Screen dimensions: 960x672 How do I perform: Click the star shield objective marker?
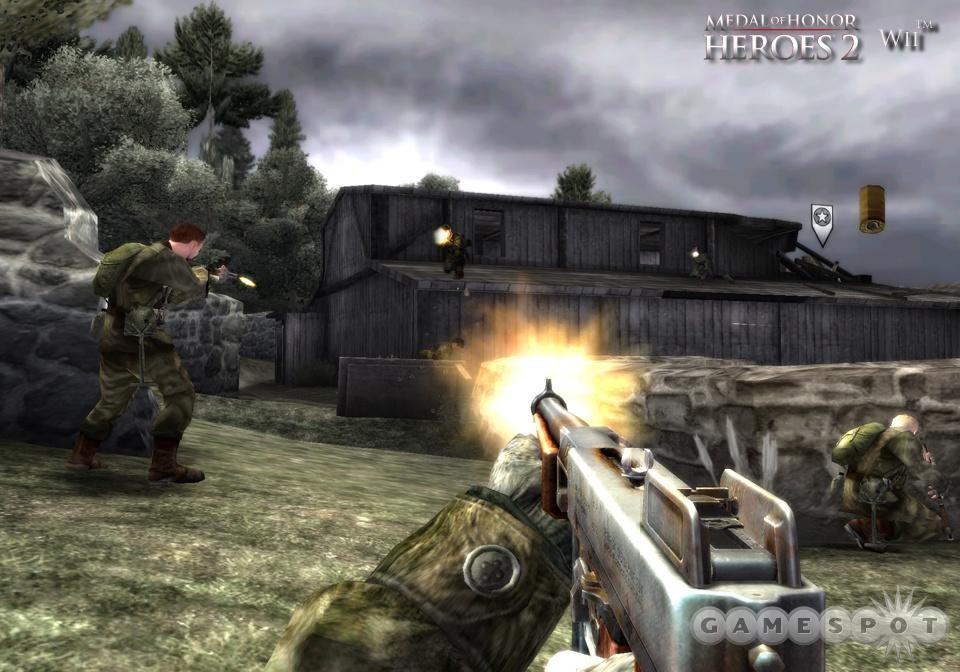(821, 223)
